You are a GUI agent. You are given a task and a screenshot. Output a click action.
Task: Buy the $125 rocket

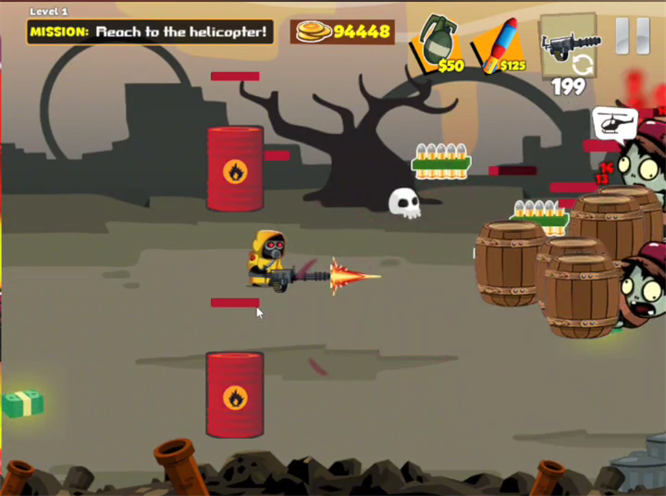(502, 46)
